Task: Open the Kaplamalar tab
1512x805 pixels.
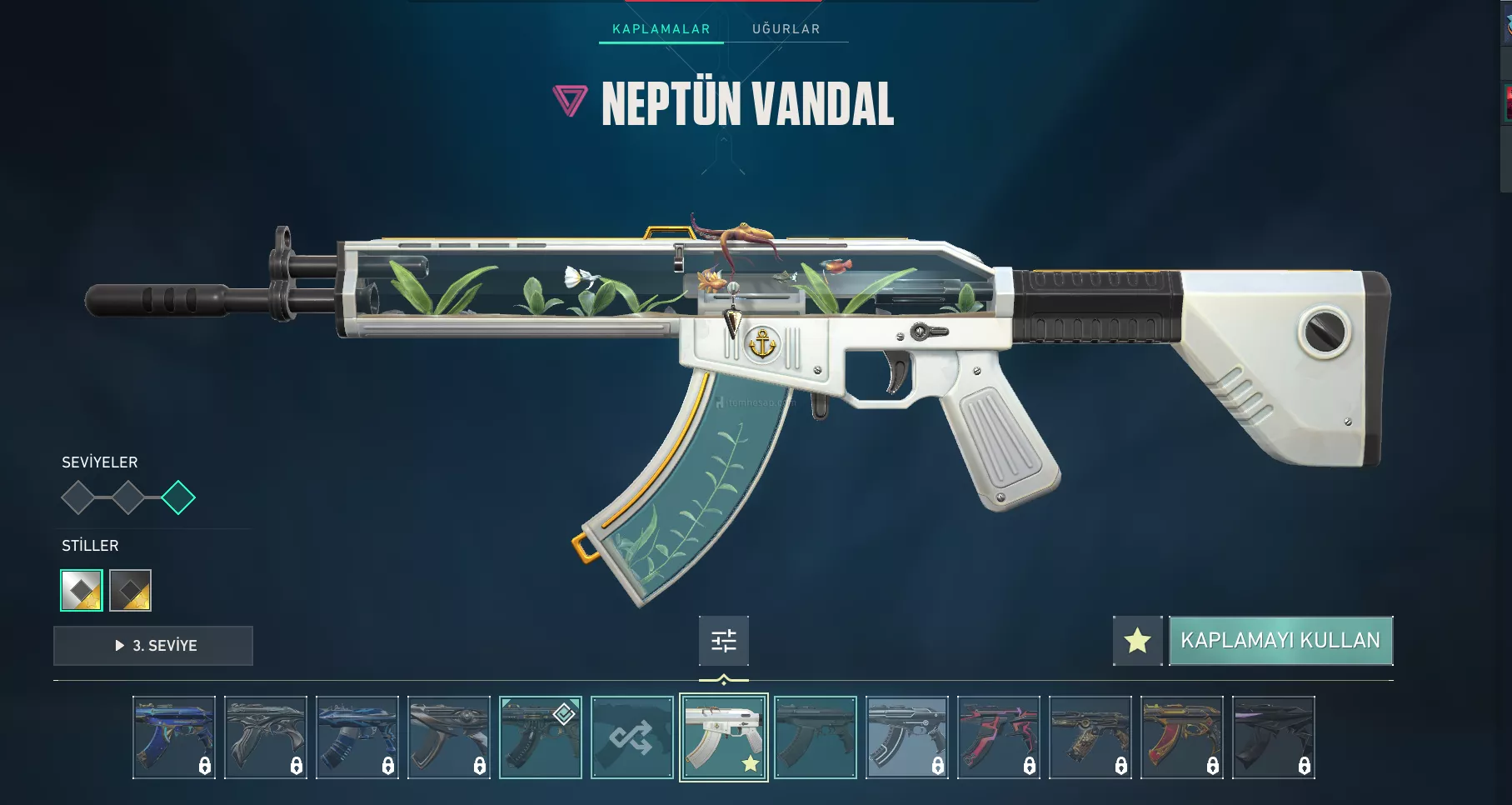Action: tap(661, 29)
